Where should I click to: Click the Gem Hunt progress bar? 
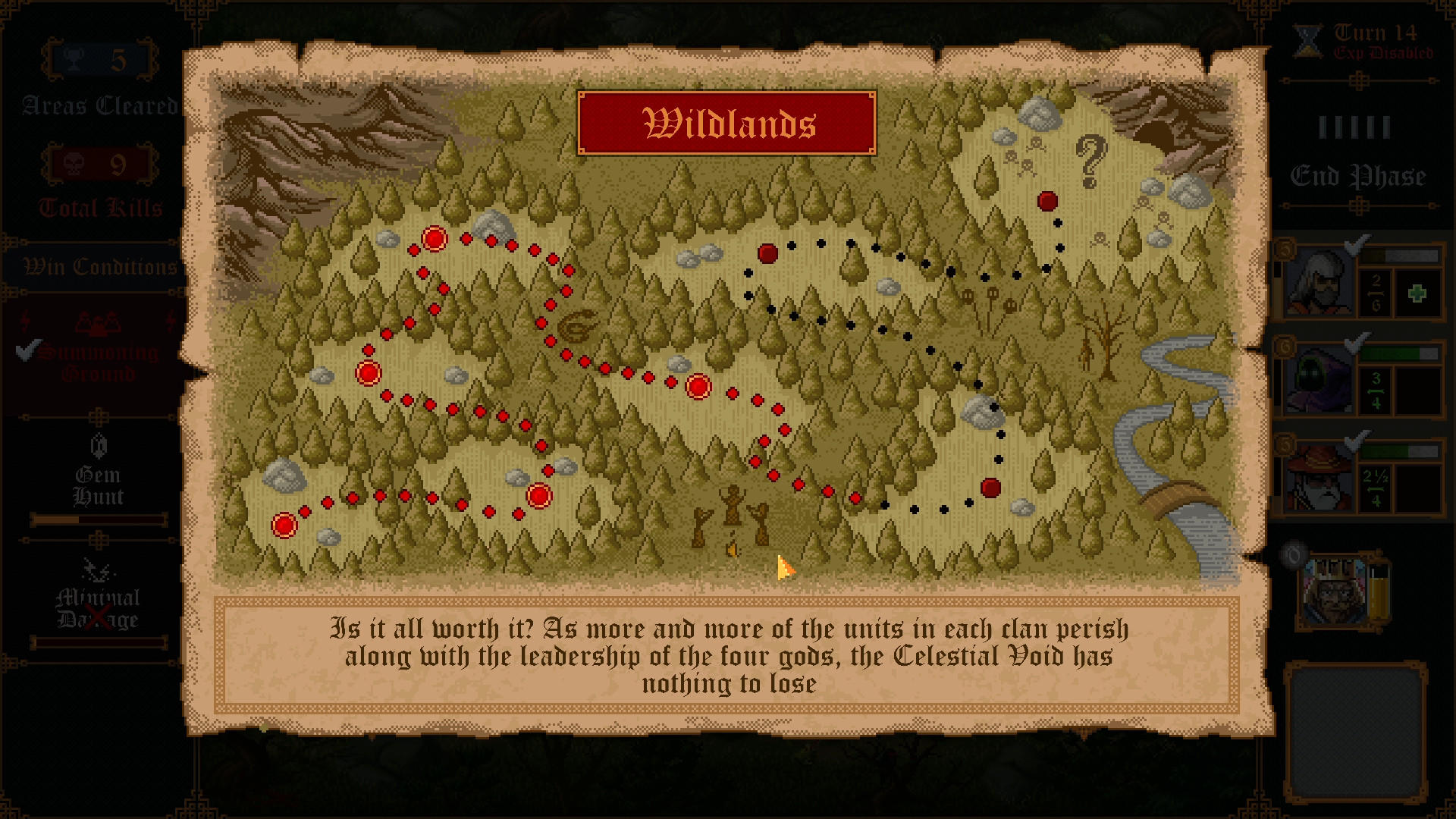[x=98, y=519]
